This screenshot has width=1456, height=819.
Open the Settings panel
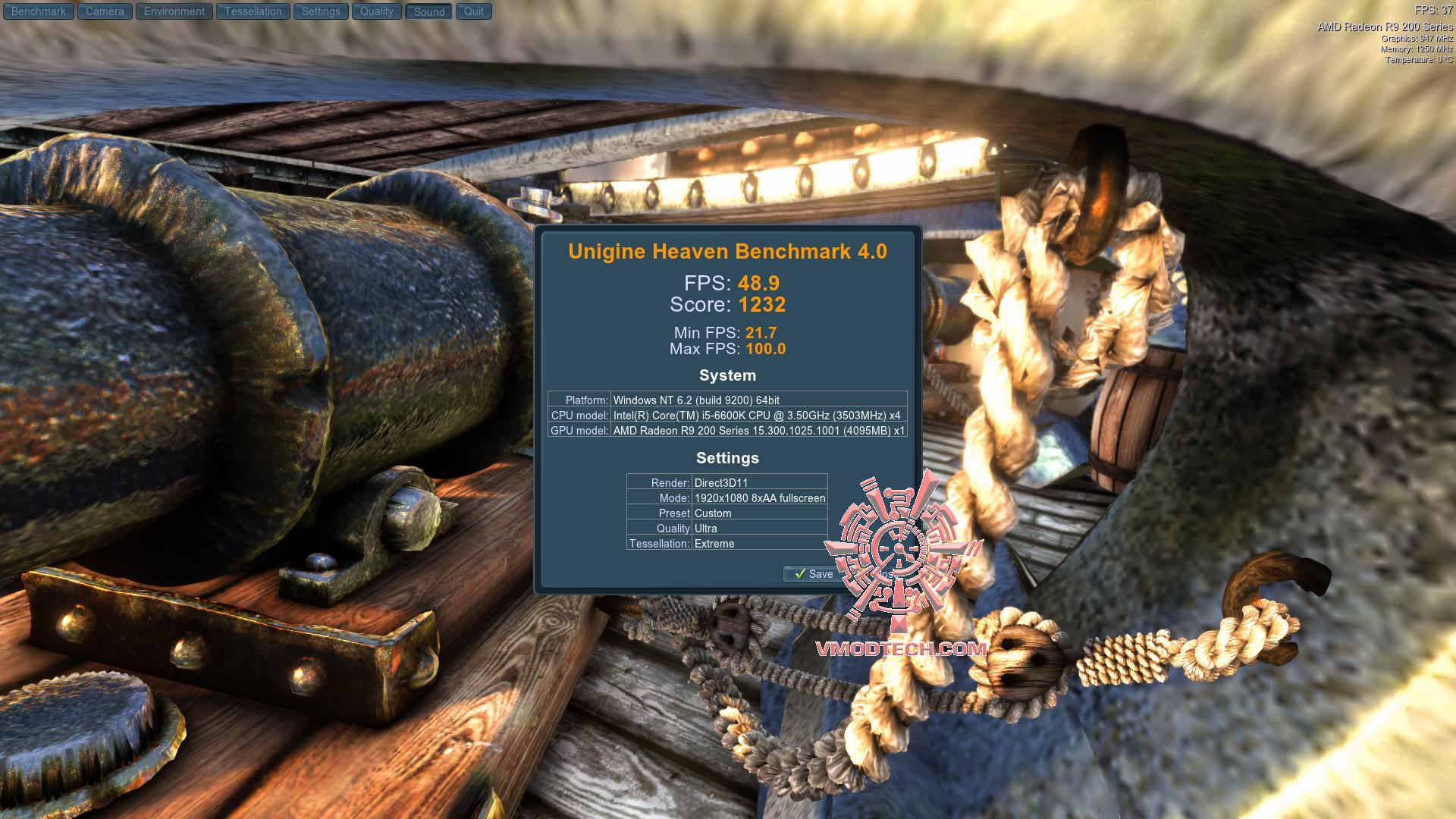tap(321, 11)
